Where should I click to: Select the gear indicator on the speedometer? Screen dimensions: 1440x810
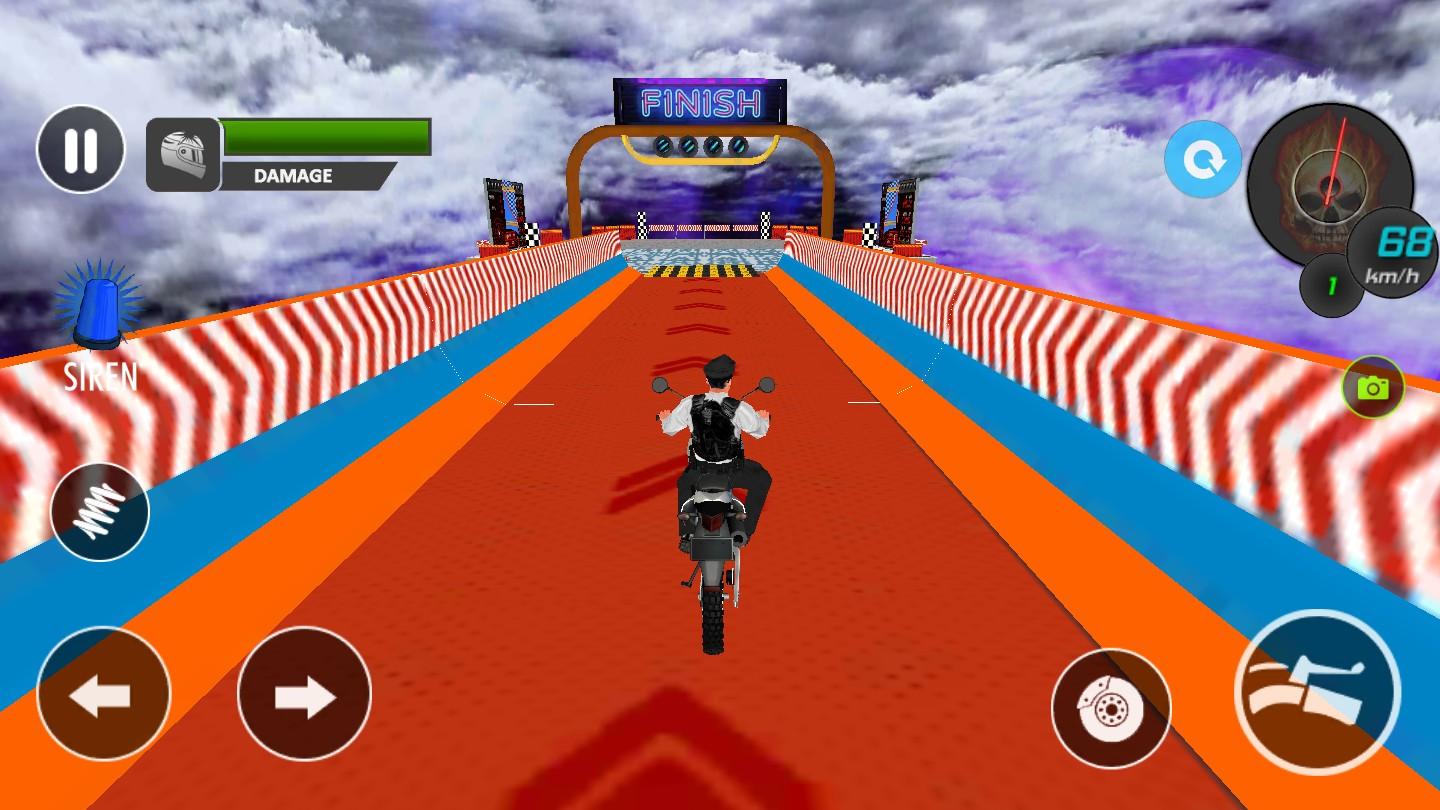[x=1330, y=285]
